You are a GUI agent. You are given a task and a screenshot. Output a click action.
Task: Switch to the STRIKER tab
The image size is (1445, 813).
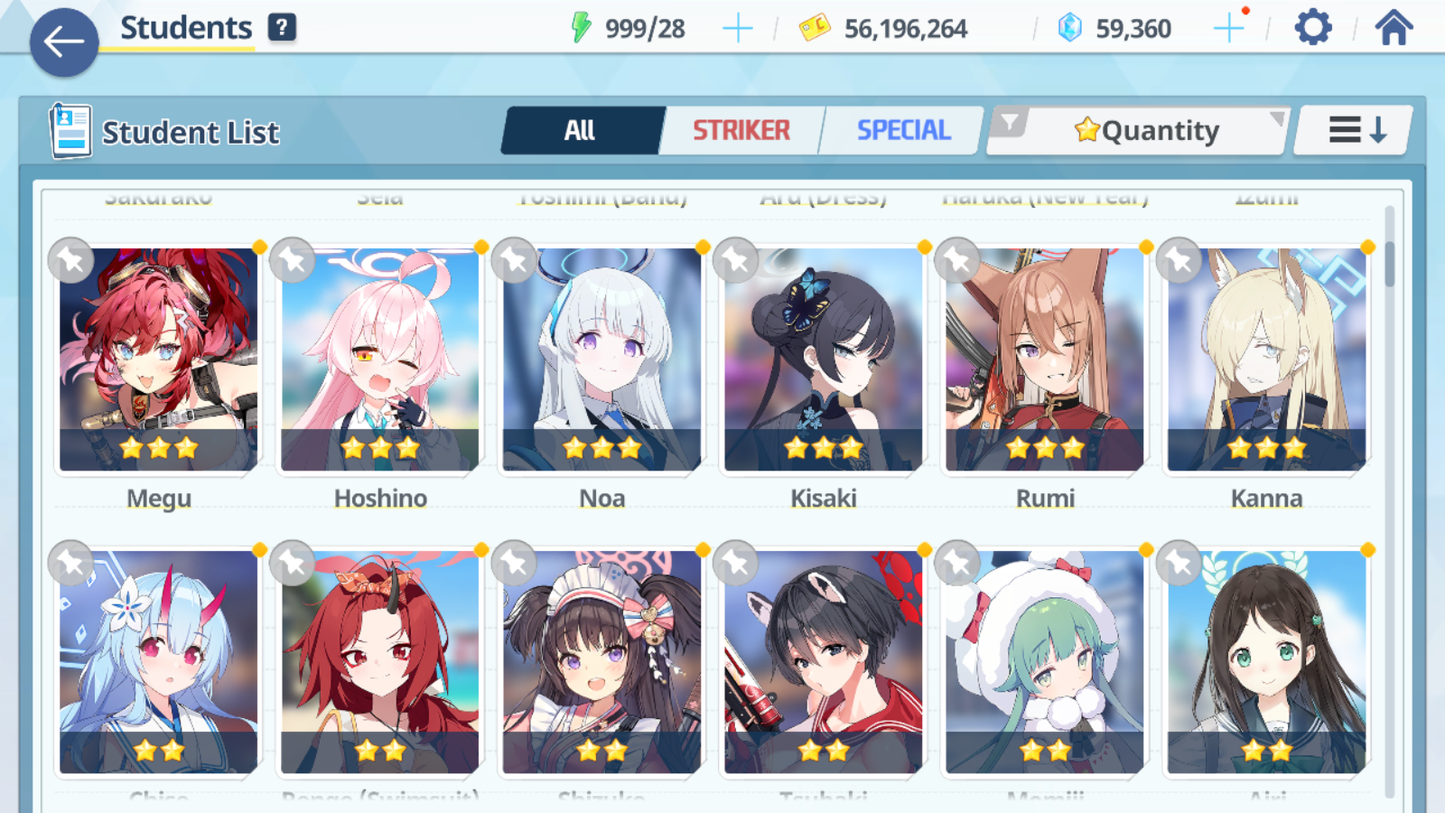click(x=741, y=129)
